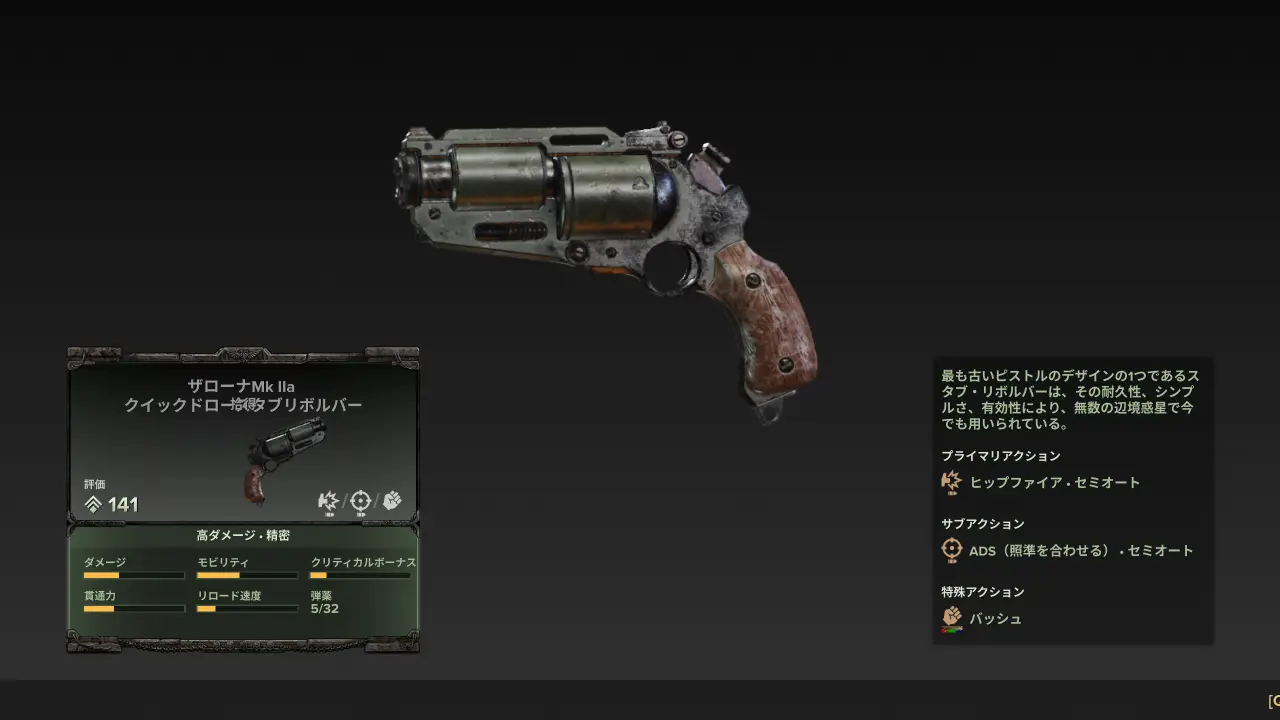This screenshot has width=1280, height=720.
Task: Click the hip-fire icon on the weapon card
Action: (328, 501)
